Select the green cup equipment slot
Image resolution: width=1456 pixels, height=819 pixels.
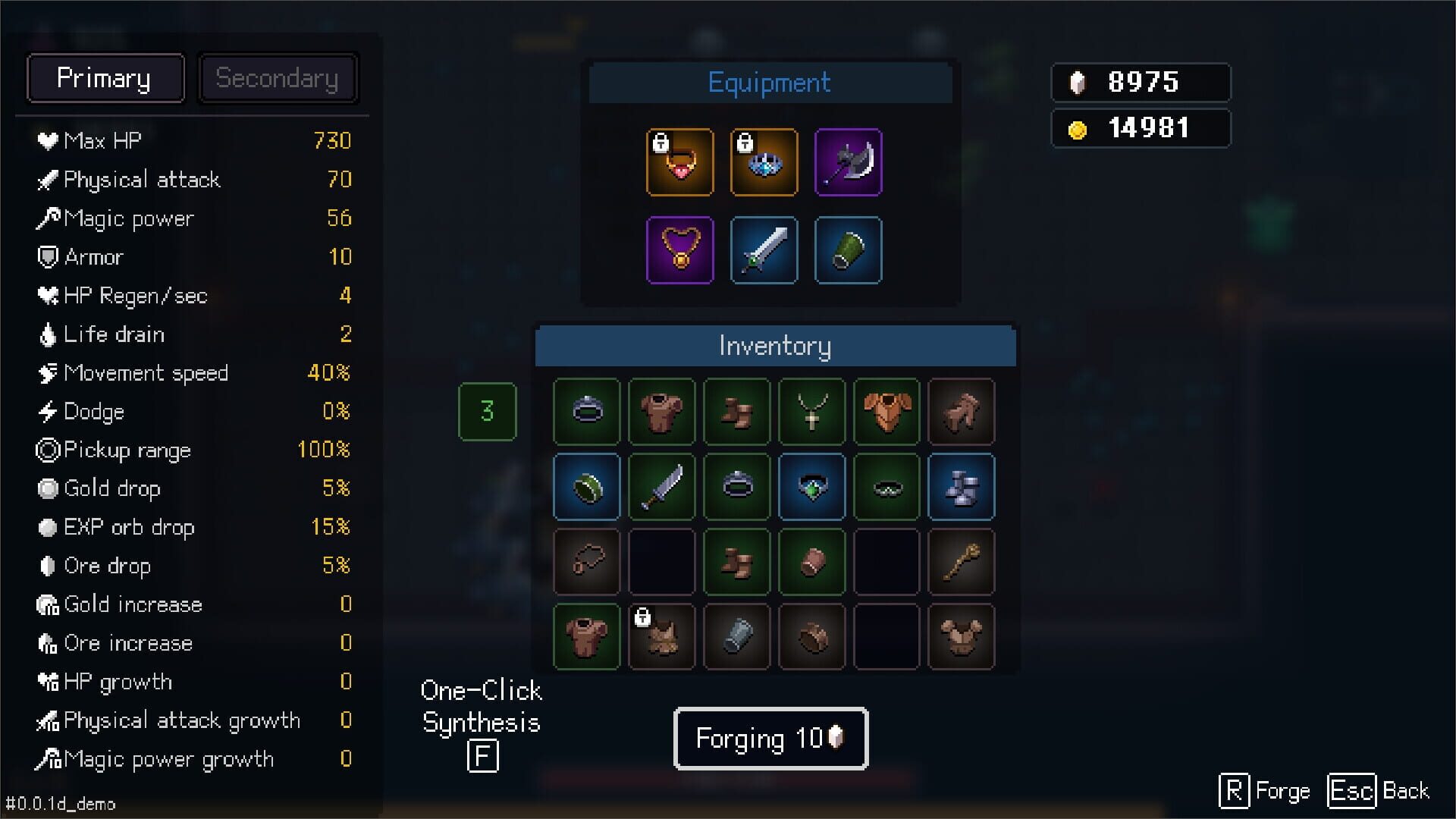click(847, 250)
